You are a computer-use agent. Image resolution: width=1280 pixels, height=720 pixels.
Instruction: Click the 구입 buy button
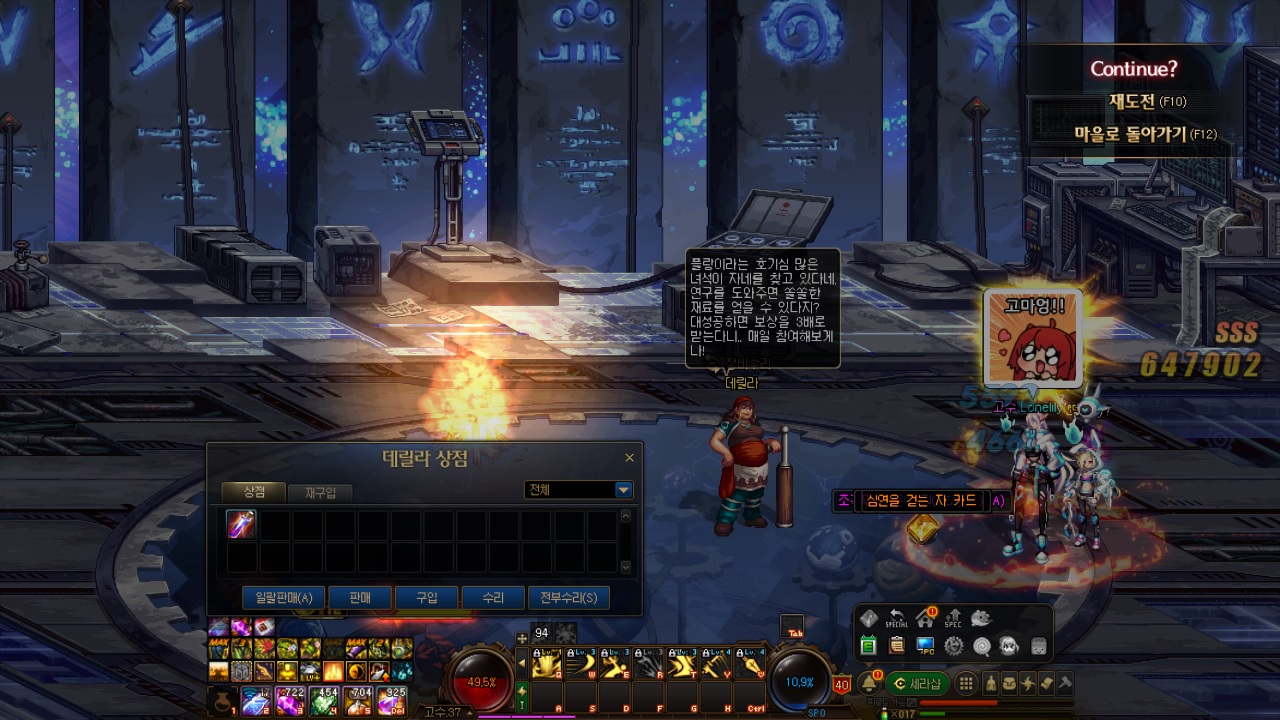[427, 598]
